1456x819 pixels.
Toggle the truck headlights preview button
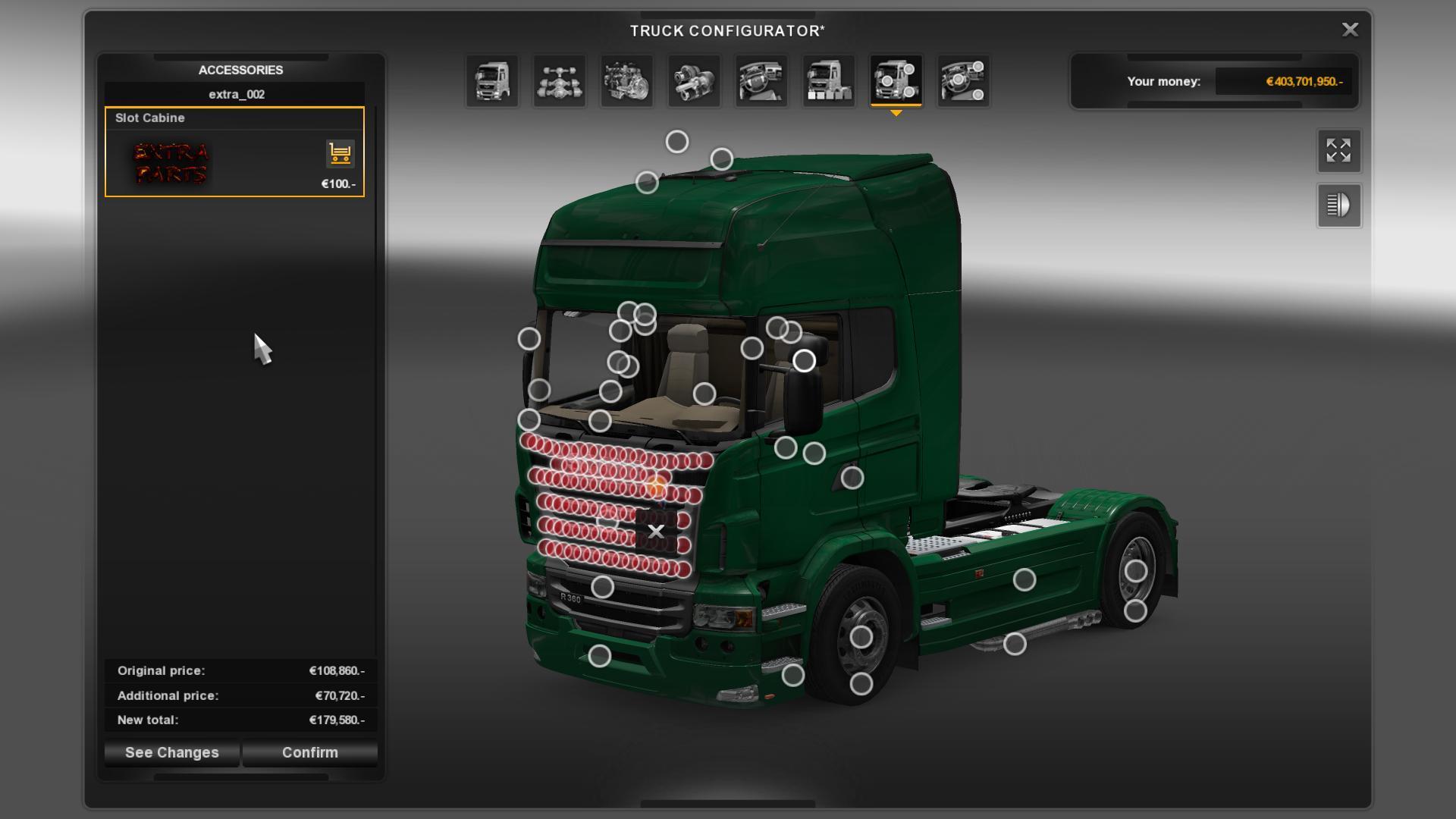(1338, 206)
